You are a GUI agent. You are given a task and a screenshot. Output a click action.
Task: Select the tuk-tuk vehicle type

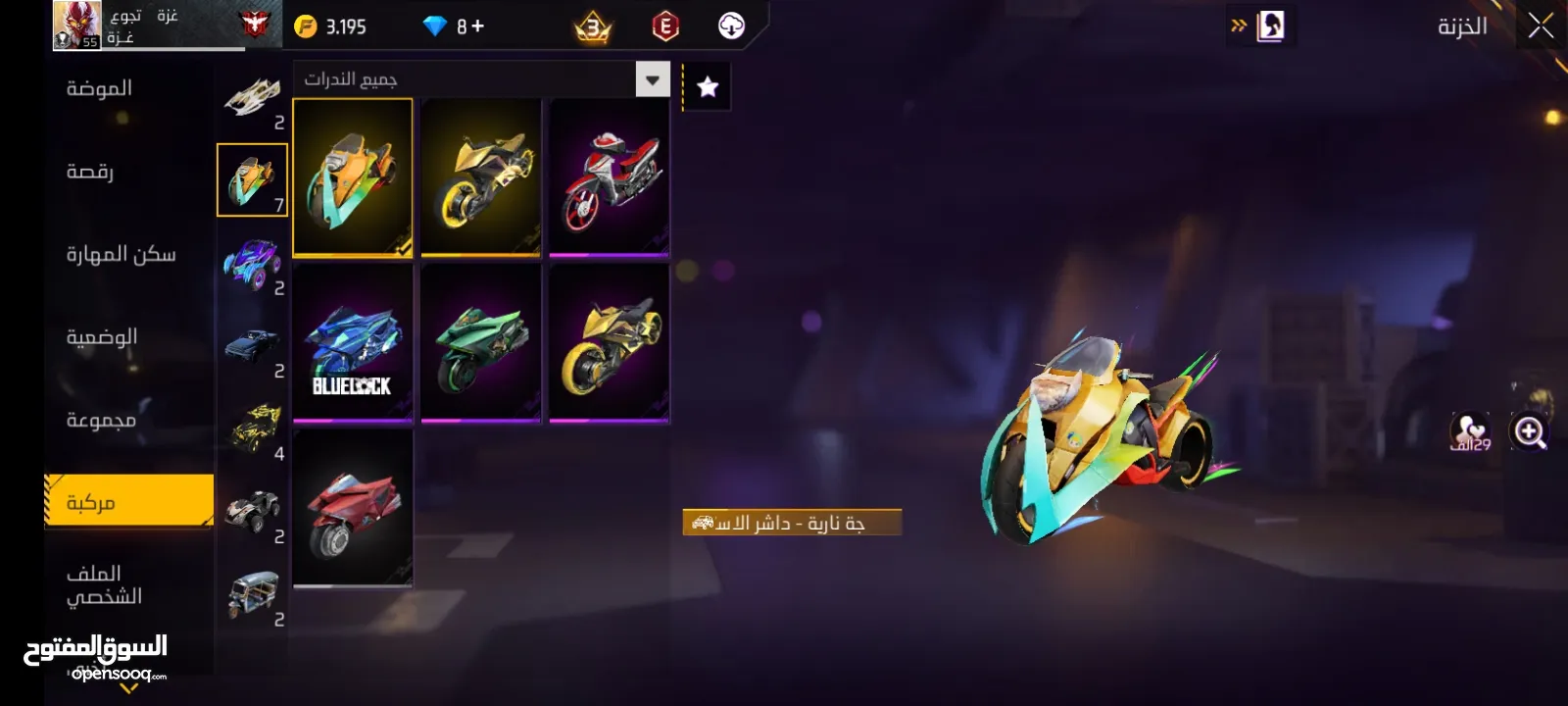tap(253, 595)
